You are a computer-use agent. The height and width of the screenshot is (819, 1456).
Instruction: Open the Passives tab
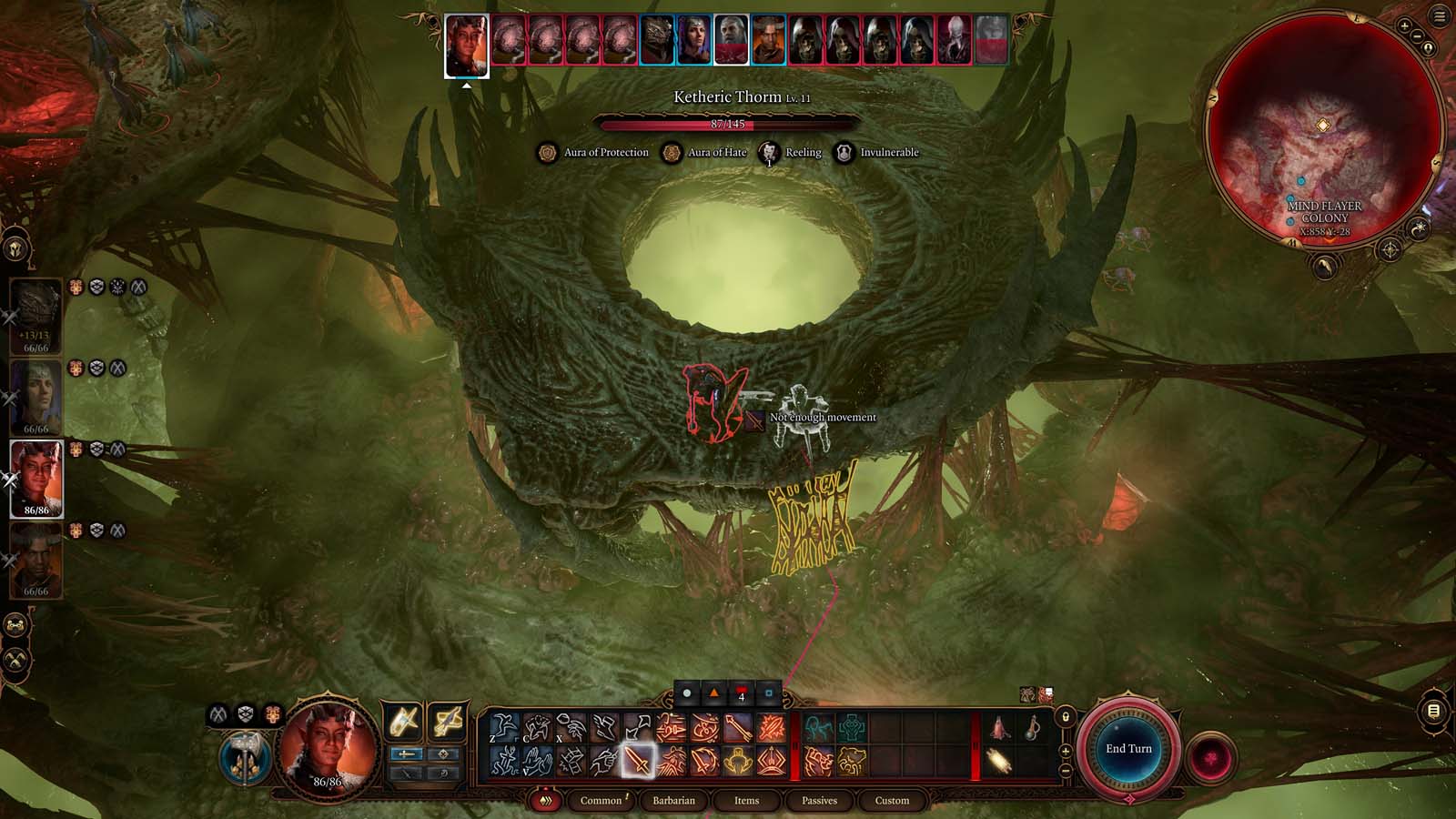820,800
